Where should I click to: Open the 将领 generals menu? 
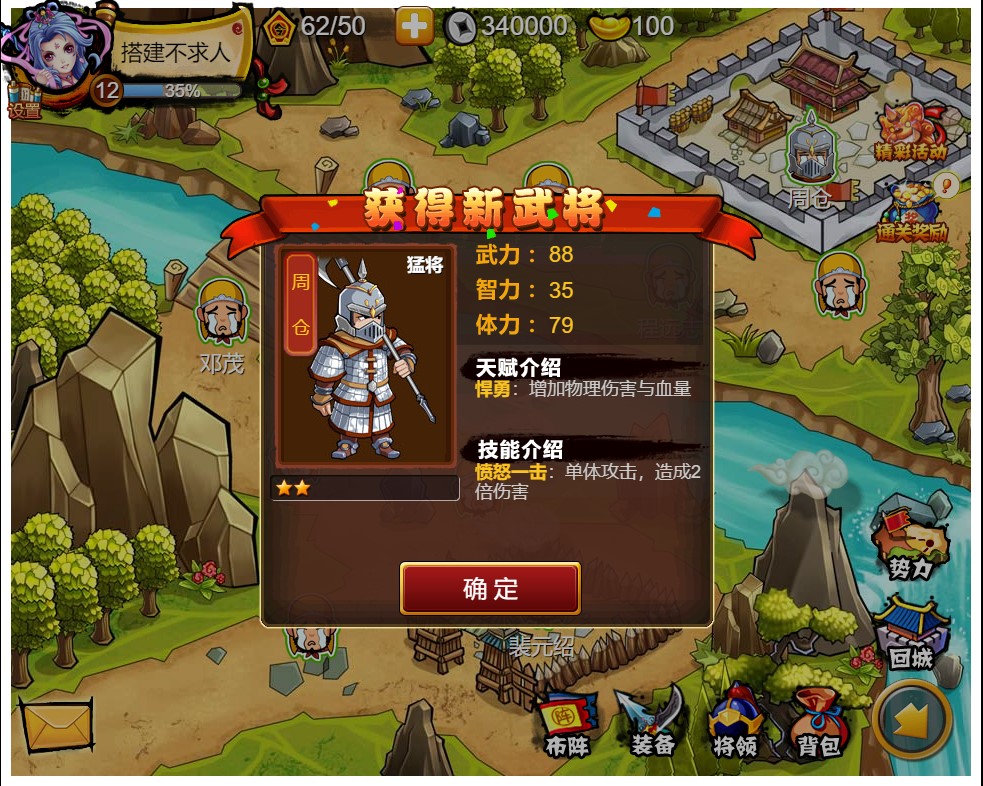click(735, 722)
